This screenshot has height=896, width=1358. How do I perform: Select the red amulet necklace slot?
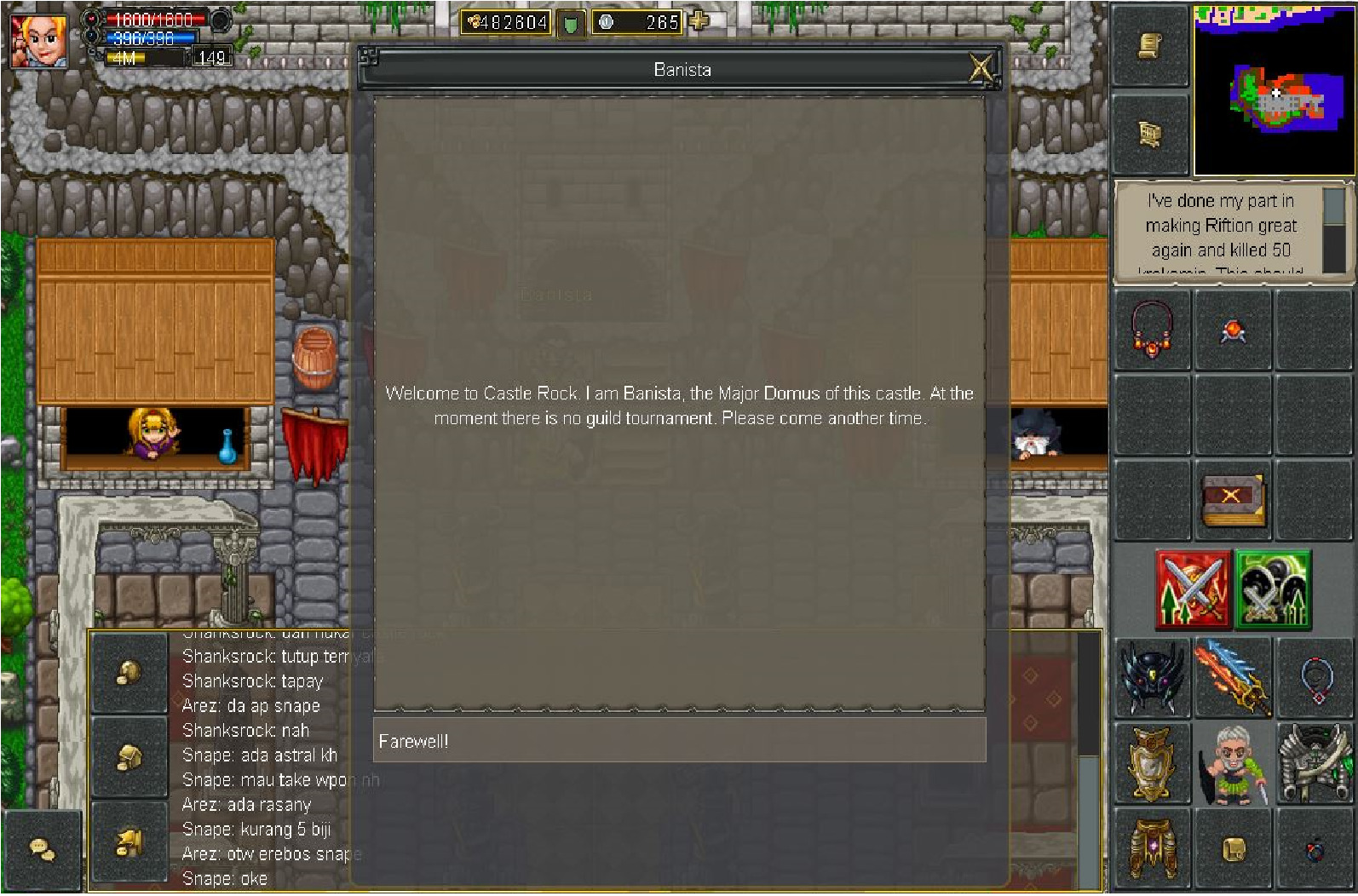[x=1152, y=330]
